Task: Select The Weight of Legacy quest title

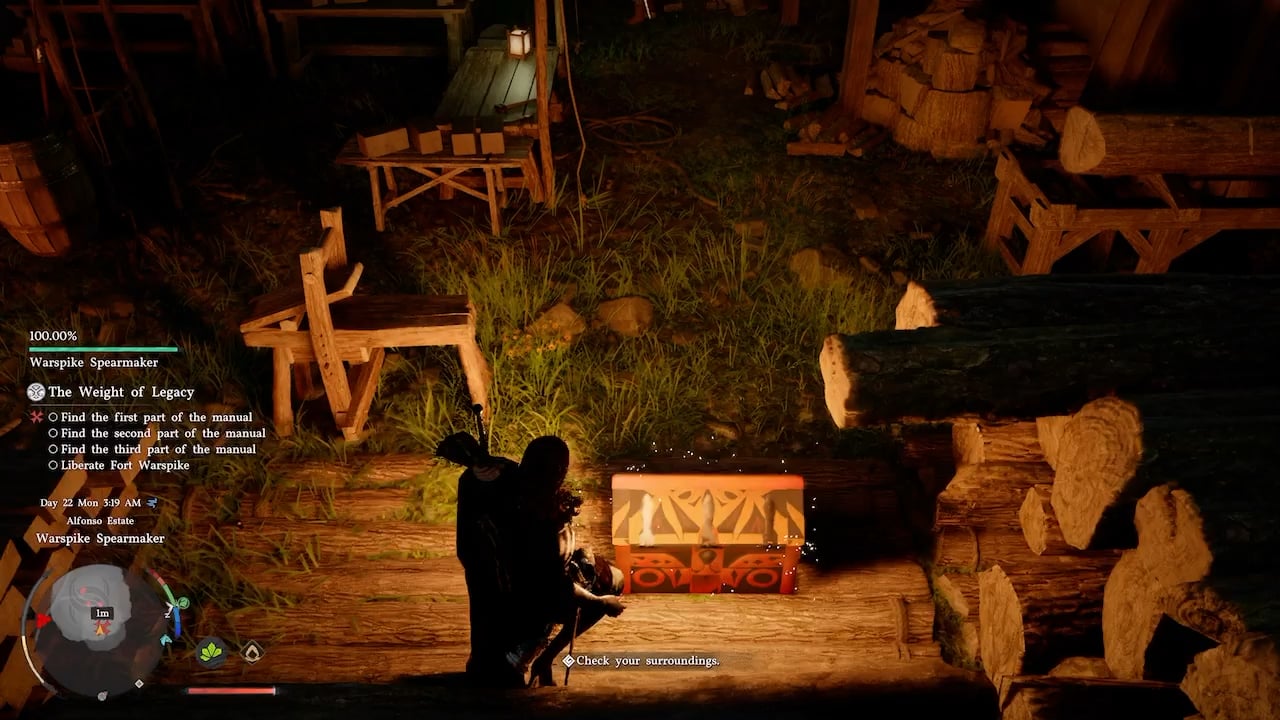Action: (121, 392)
